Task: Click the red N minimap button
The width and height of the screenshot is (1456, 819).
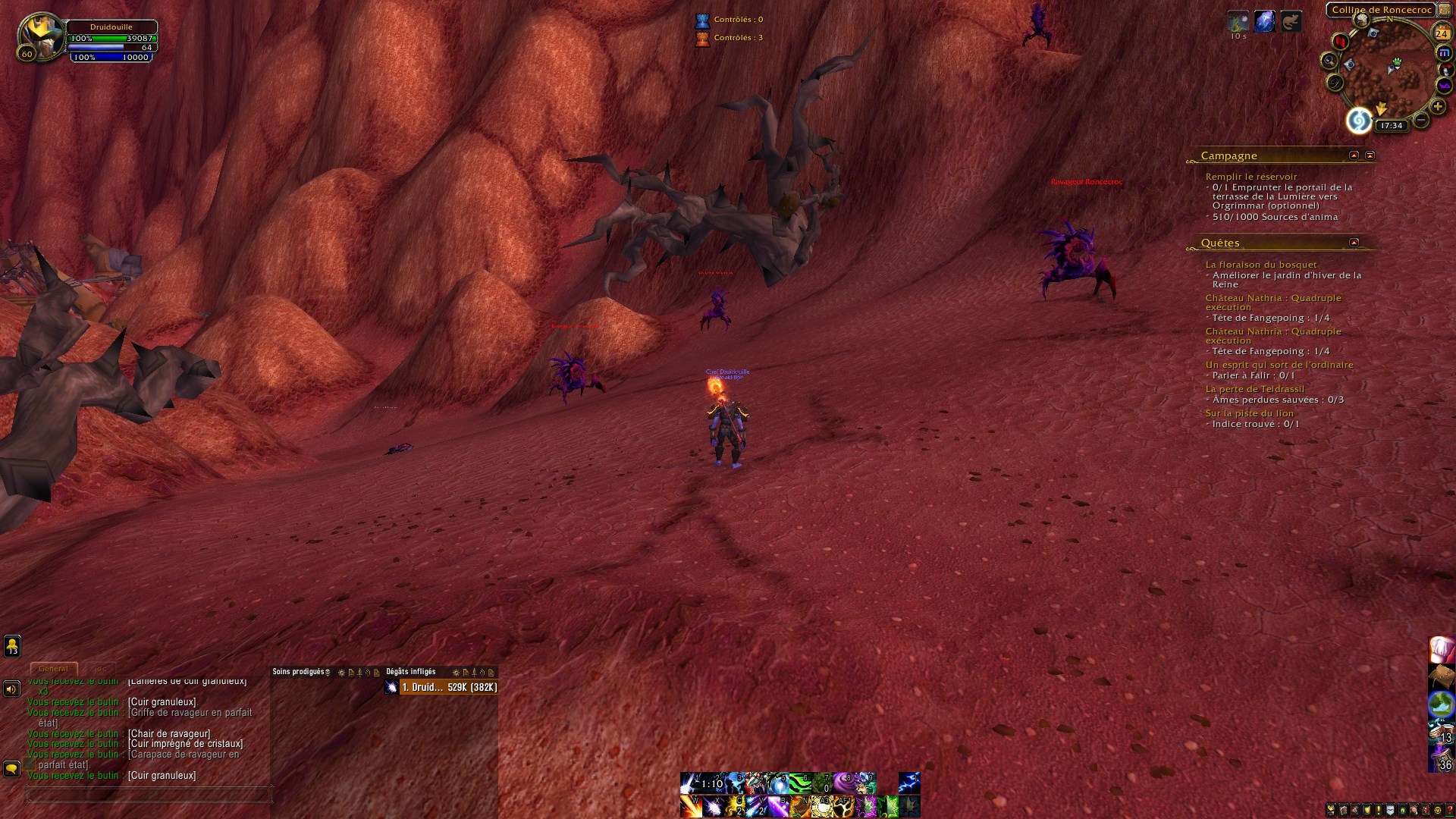Action: point(1340,42)
